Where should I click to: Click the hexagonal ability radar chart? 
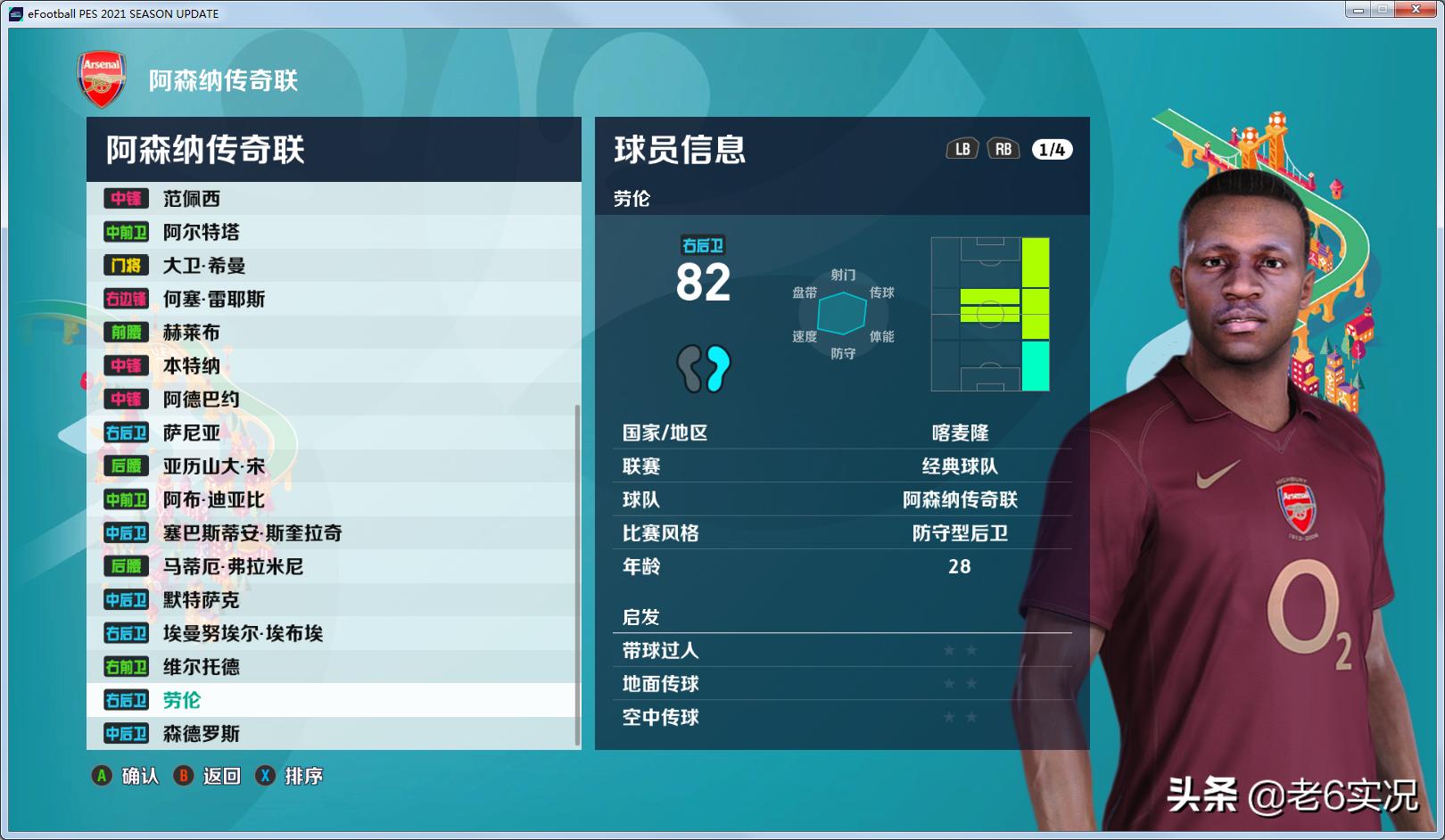point(843,313)
